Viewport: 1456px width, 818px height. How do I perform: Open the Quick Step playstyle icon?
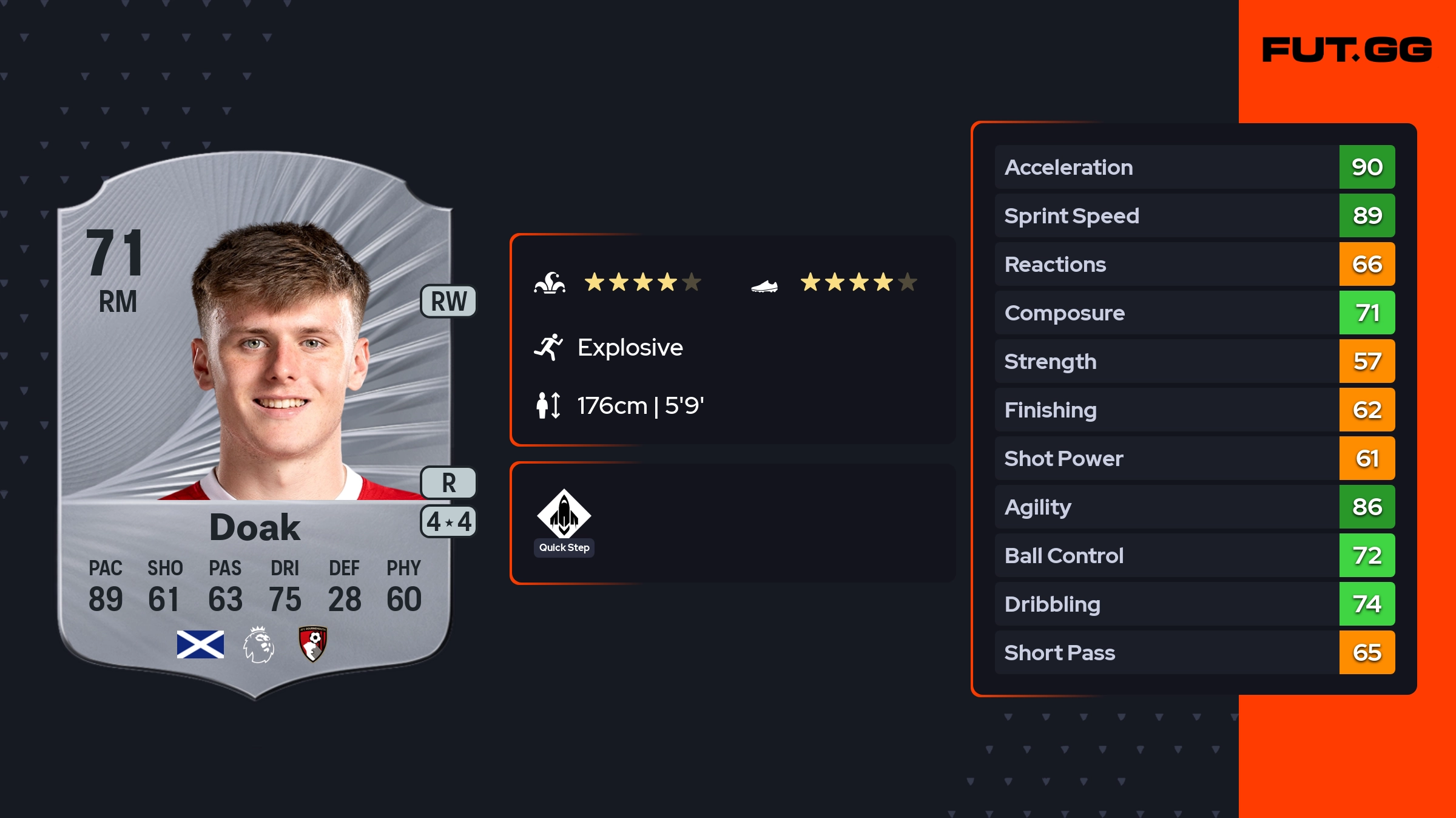coord(564,515)
